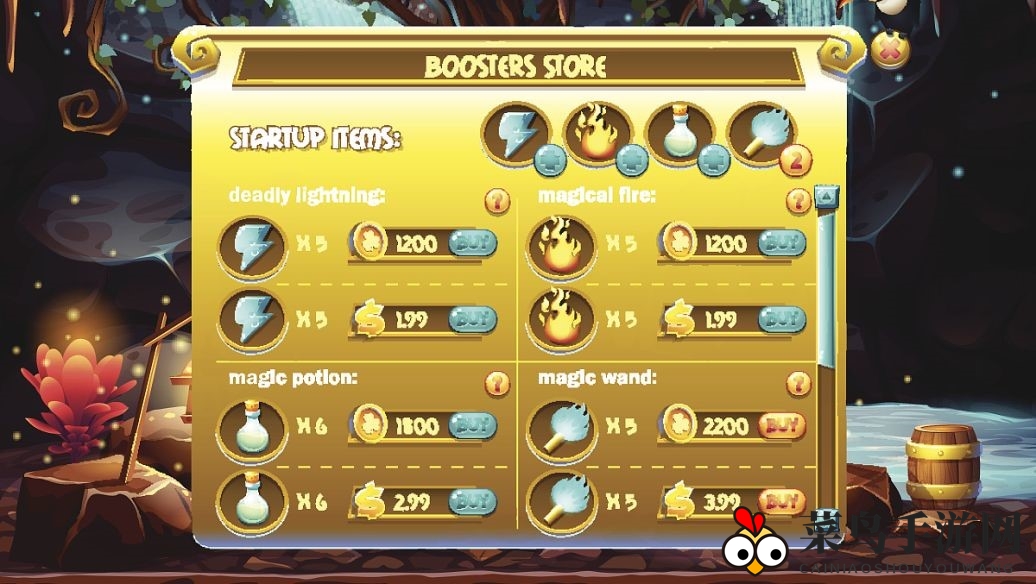
Task: Show help for magical fire
Action: (x=798, y=201)
